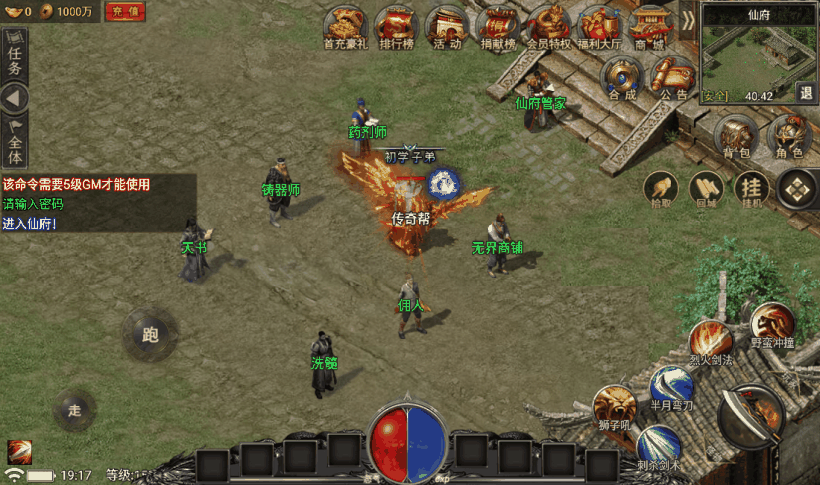This screenshot has width=820, height=485.
Task: Use the 狮子吼 skill
Action: (x=612, y=405)
